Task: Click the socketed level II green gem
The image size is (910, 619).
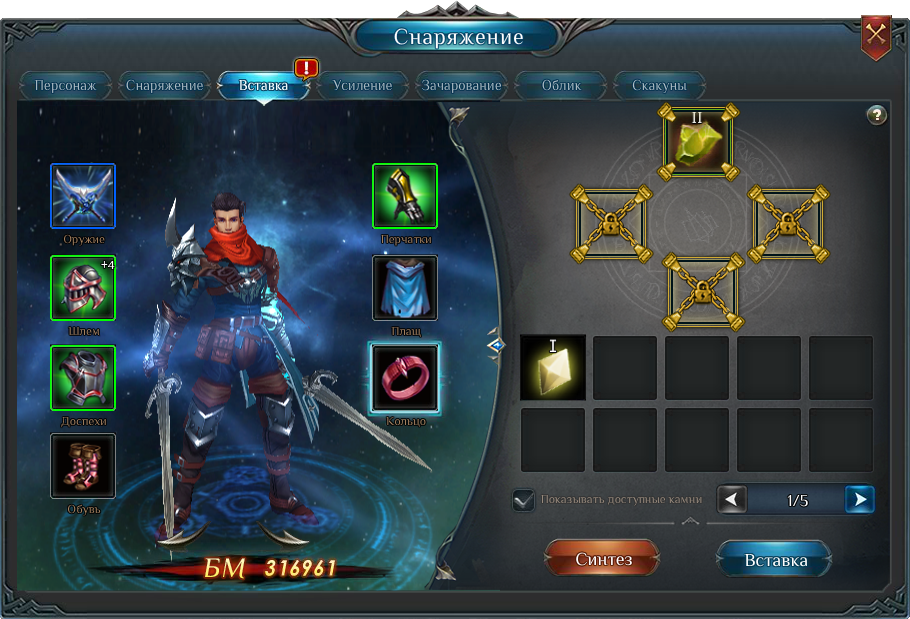Action: [697, 142]
